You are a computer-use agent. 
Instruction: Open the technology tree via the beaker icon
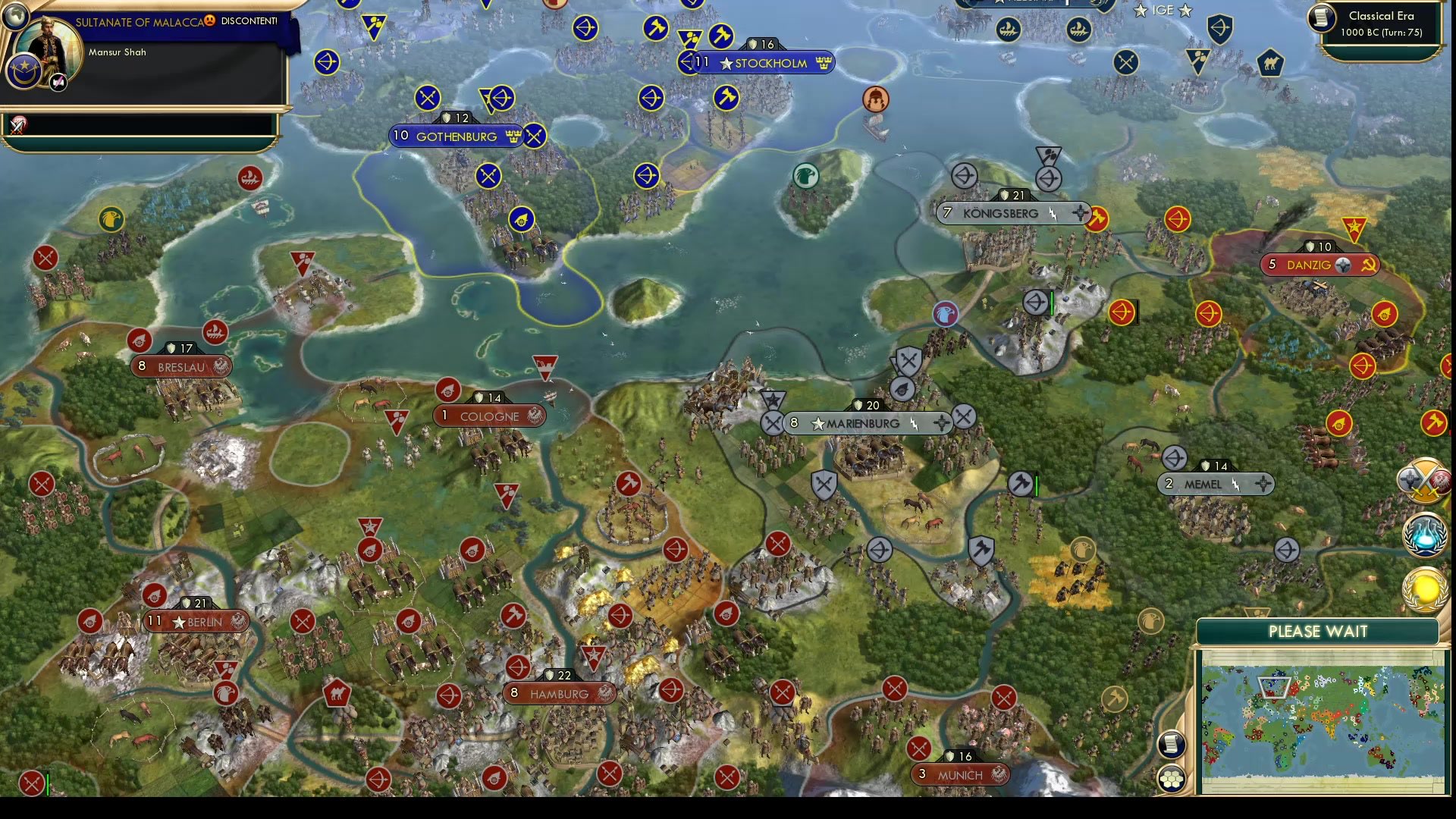coord(1426,535)
